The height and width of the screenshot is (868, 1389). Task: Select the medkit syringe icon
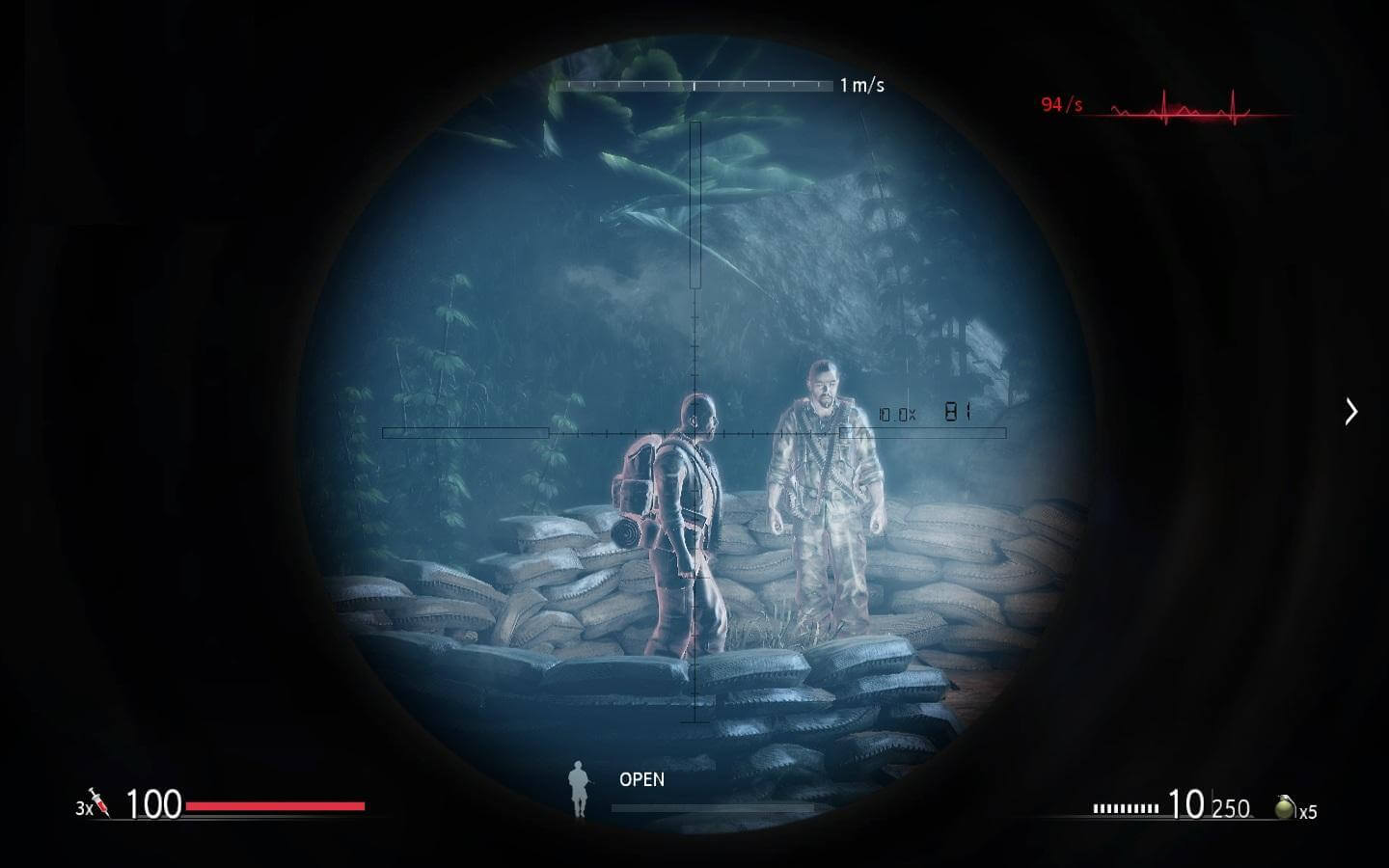(99, 802)
